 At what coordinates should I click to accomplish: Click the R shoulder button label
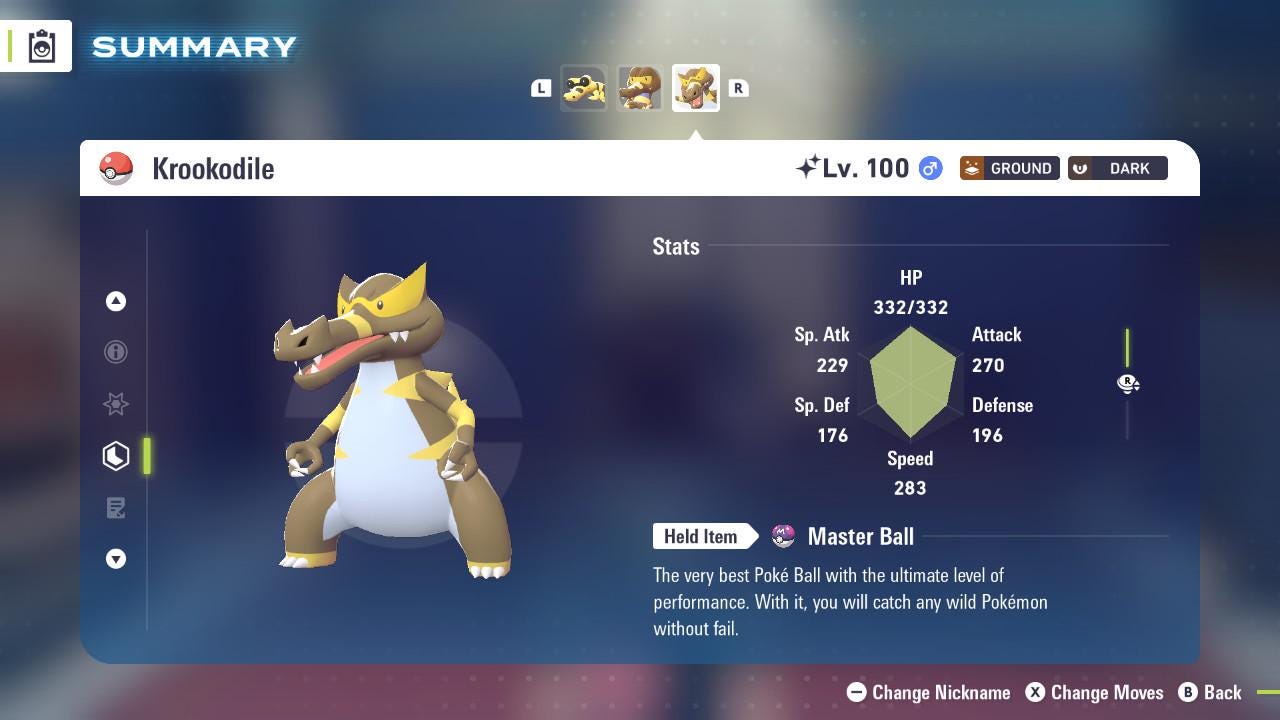[x=739, y=88]
